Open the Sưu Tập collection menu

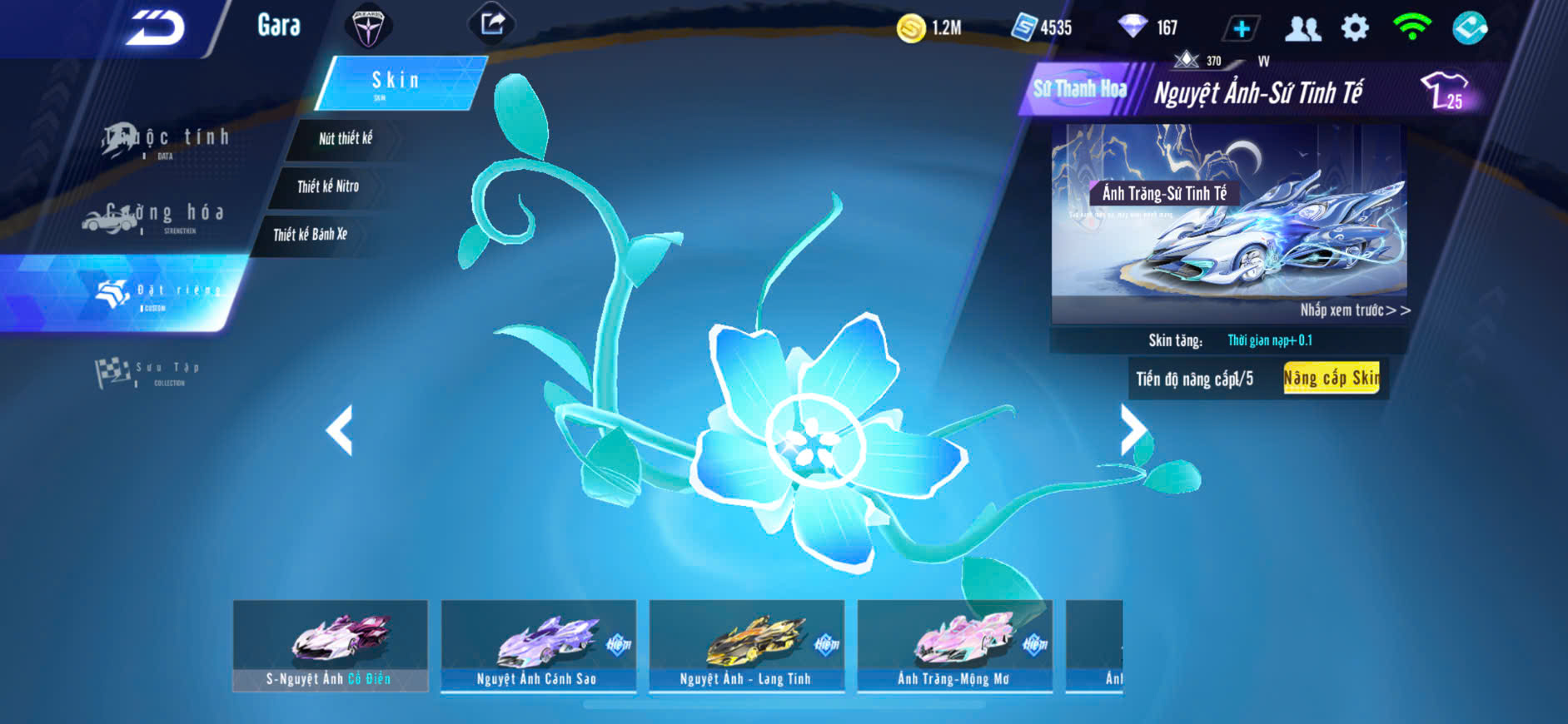click(x=148, y=372)
